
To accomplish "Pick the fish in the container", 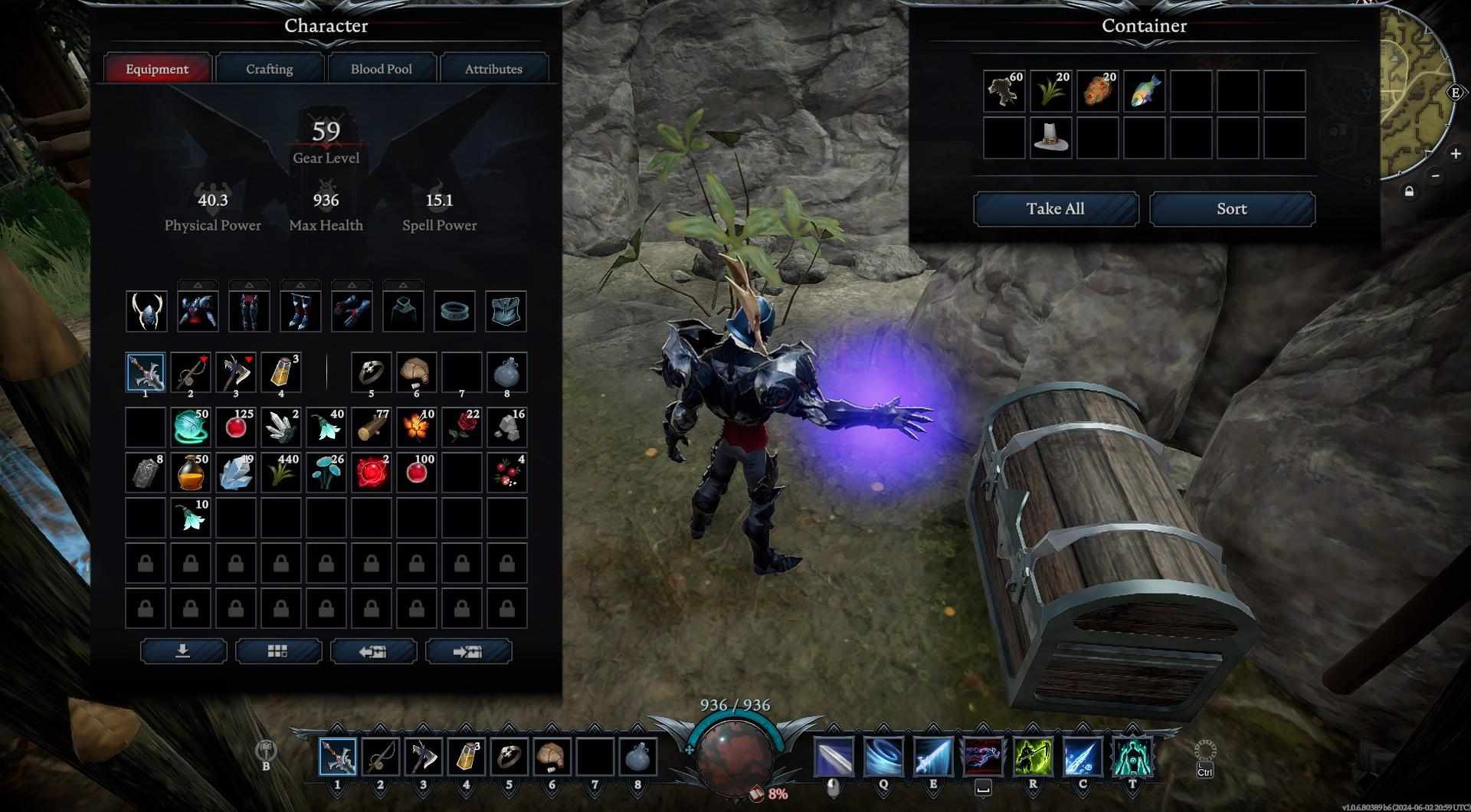I will click(x=1145, y=91).
